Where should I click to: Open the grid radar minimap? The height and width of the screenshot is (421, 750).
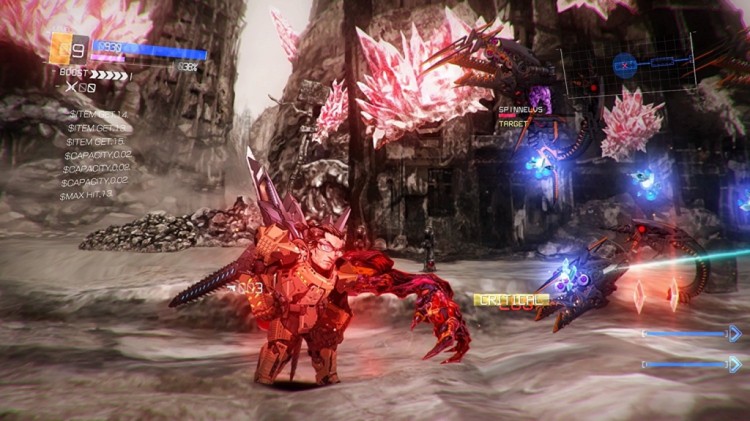click(x=627, y=67)
